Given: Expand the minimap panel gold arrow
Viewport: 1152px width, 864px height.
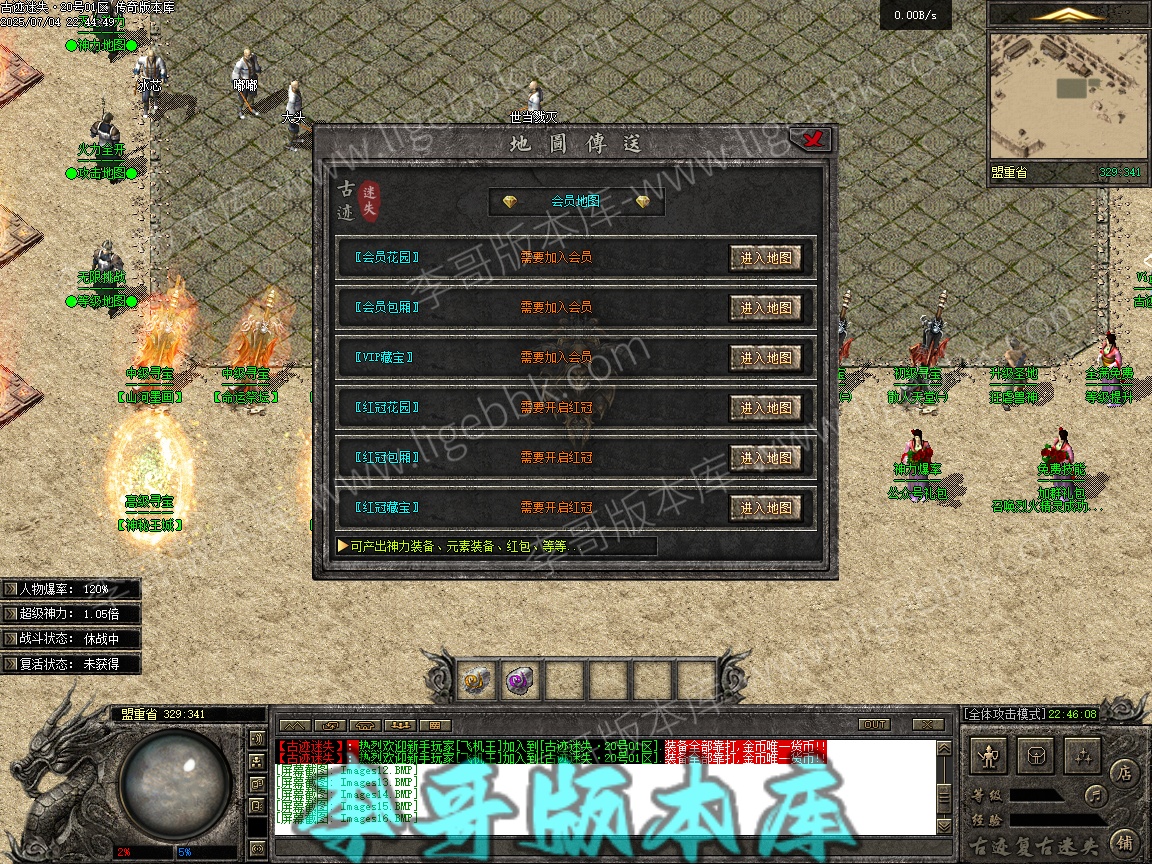Looking at the screenshot, I should (1068, 14).
